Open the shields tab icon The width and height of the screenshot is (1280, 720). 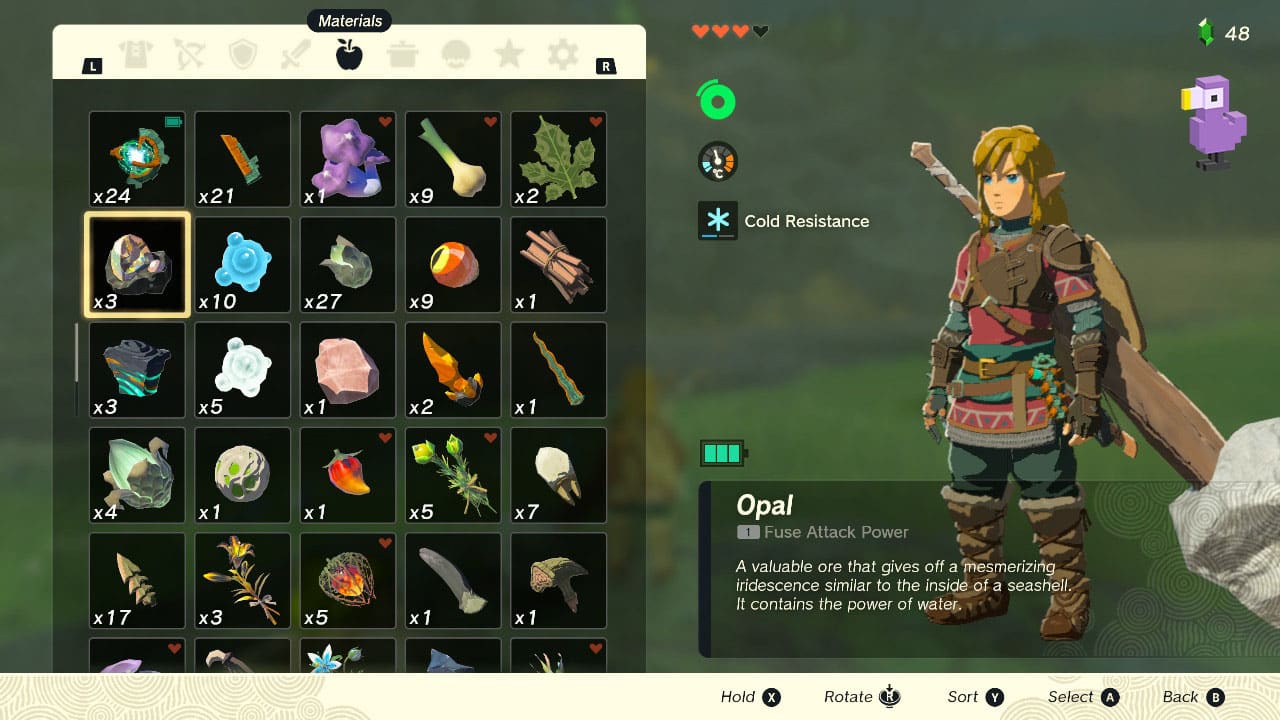(x=241, y=55)
